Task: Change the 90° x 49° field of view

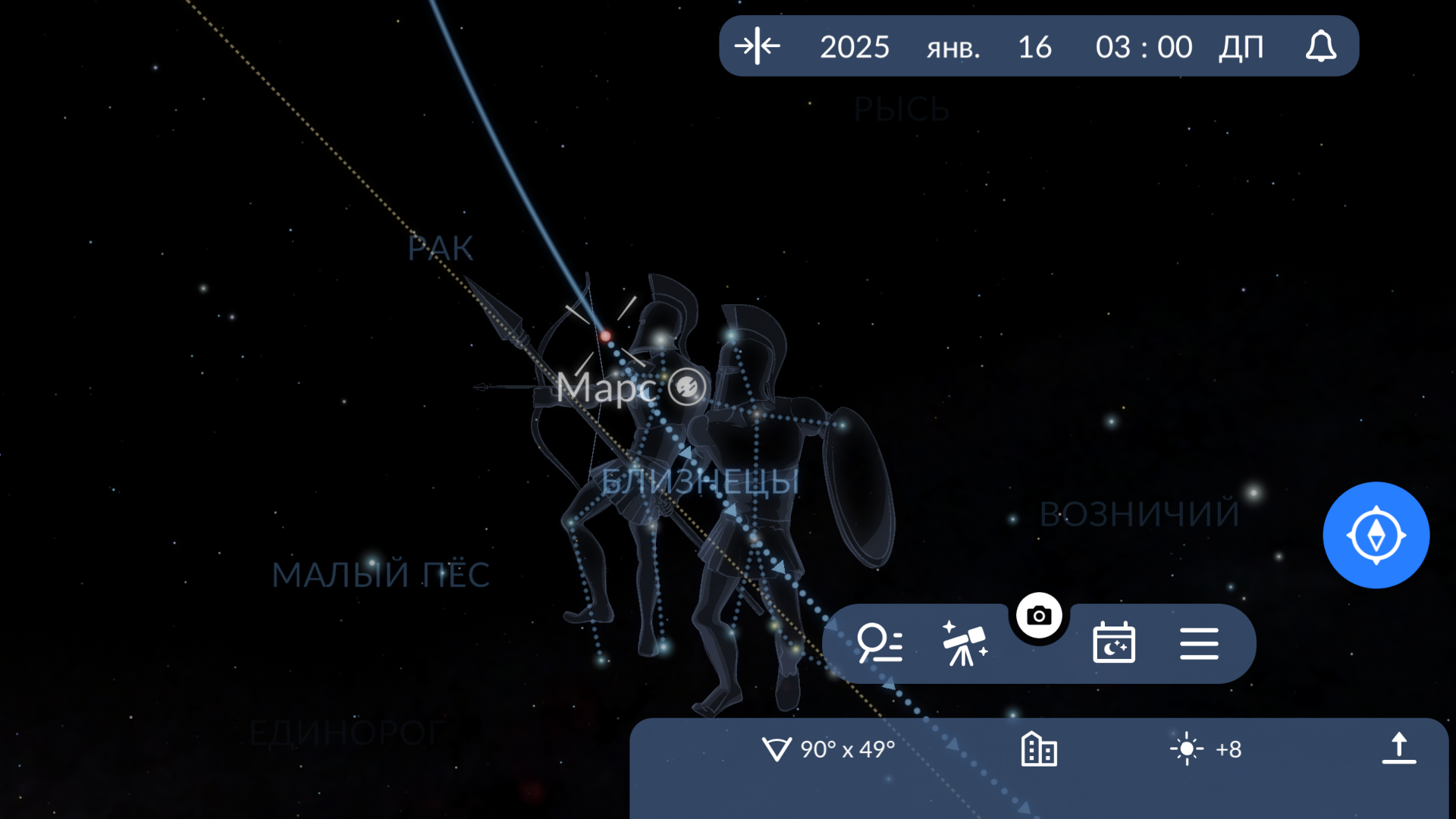Action: [829, 749]
